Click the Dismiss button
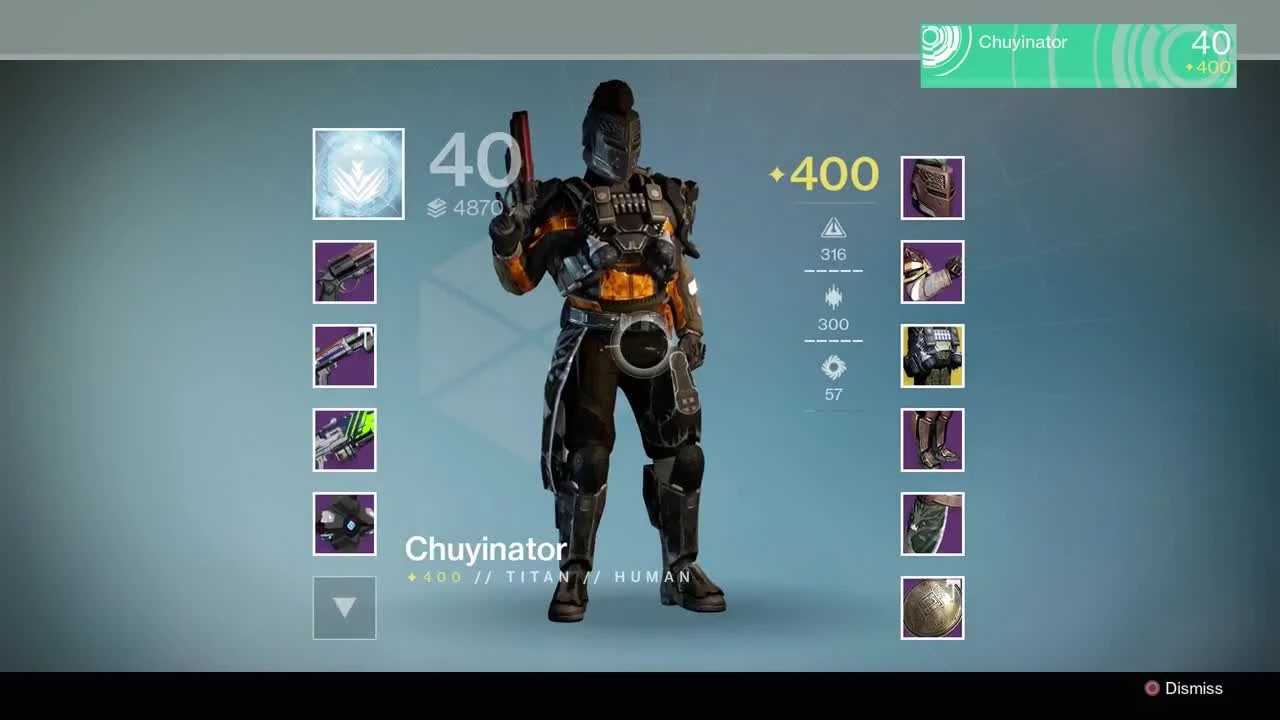Screen dimensions: 1280x720 pyautogui.click(x=1185, y=688)
